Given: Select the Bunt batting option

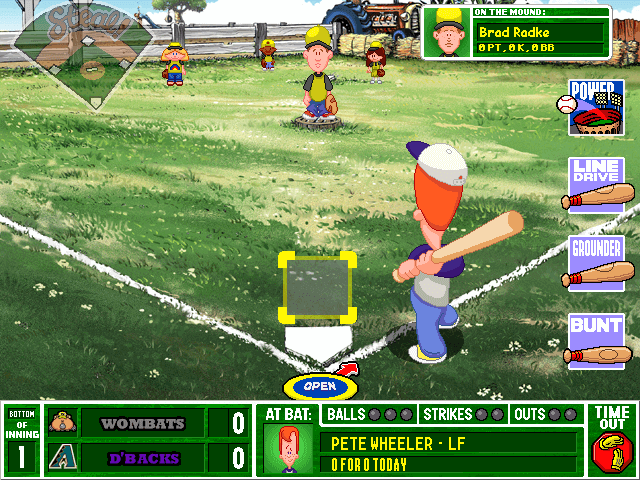Looking at the screenshot, I should click(597, 340).
